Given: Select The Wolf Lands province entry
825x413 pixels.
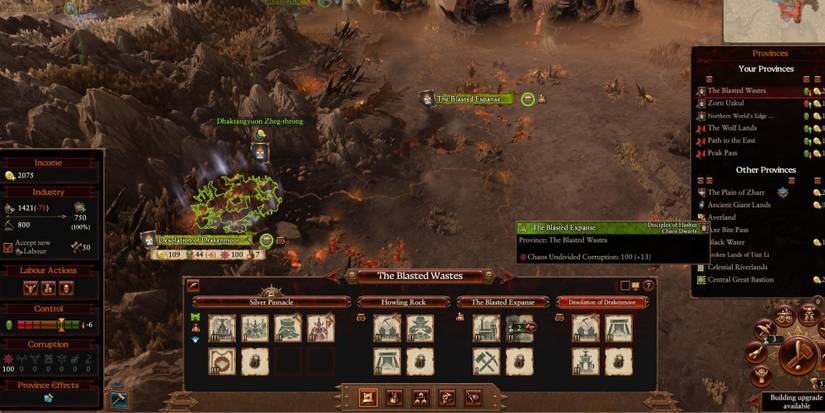Looking at the screenshot, I should pyautogui.click(x=732, y=128).
